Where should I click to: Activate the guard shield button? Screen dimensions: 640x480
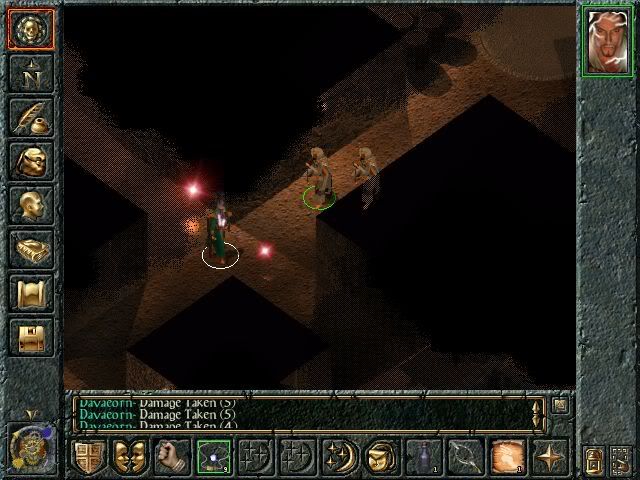click(x=88, y=457)
